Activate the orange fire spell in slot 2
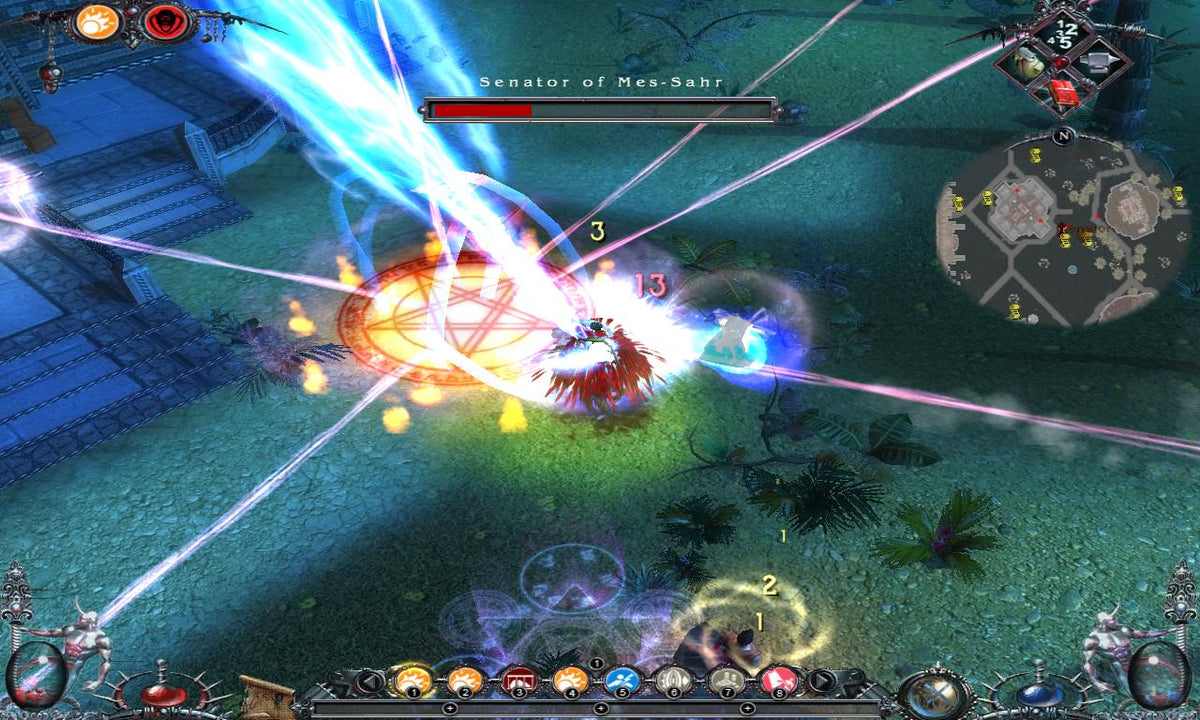 point(464,682)
